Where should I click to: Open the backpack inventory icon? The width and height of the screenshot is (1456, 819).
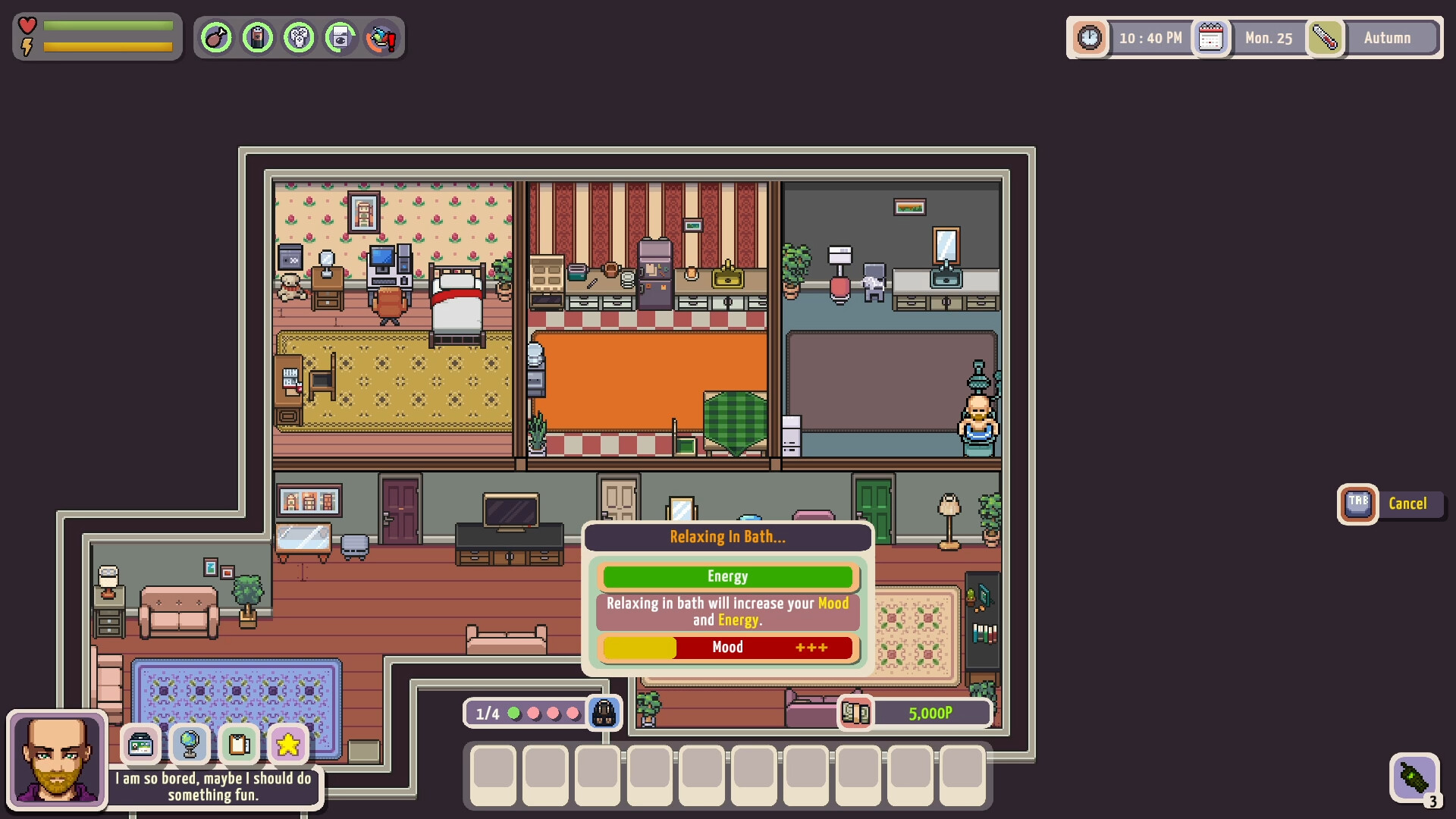[x=604, y=713]
